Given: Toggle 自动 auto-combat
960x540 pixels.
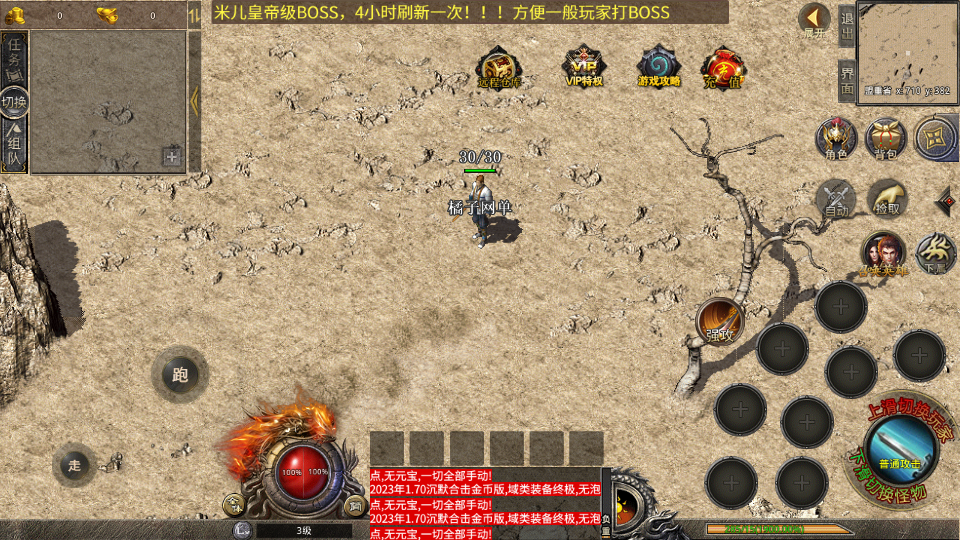Looking at the screenshot, I should tap(836, 198).
